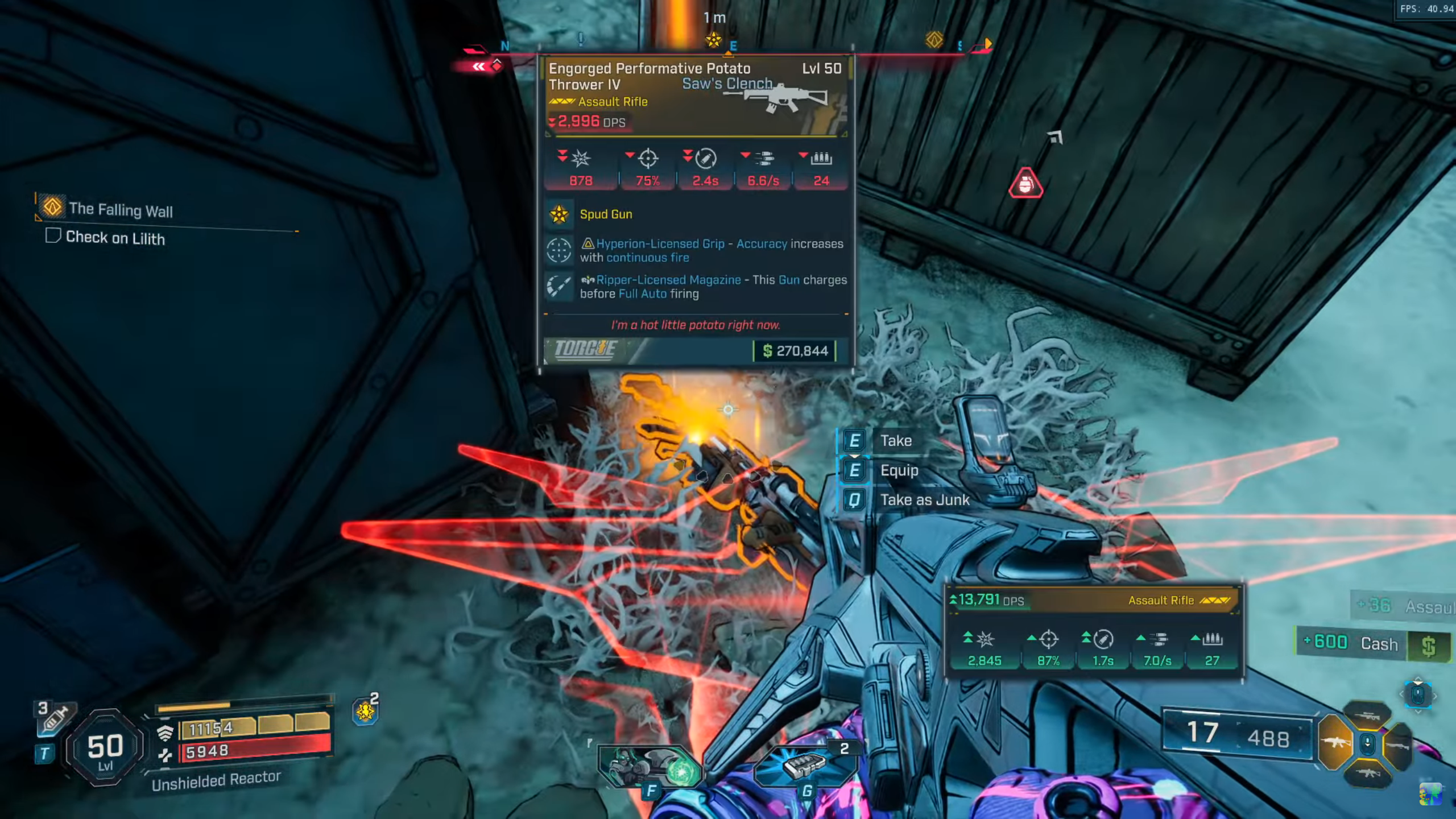This screenshot has width=1456, height=819.
Task: Select the yellow star marker on the compass
Action: point(713,40)
